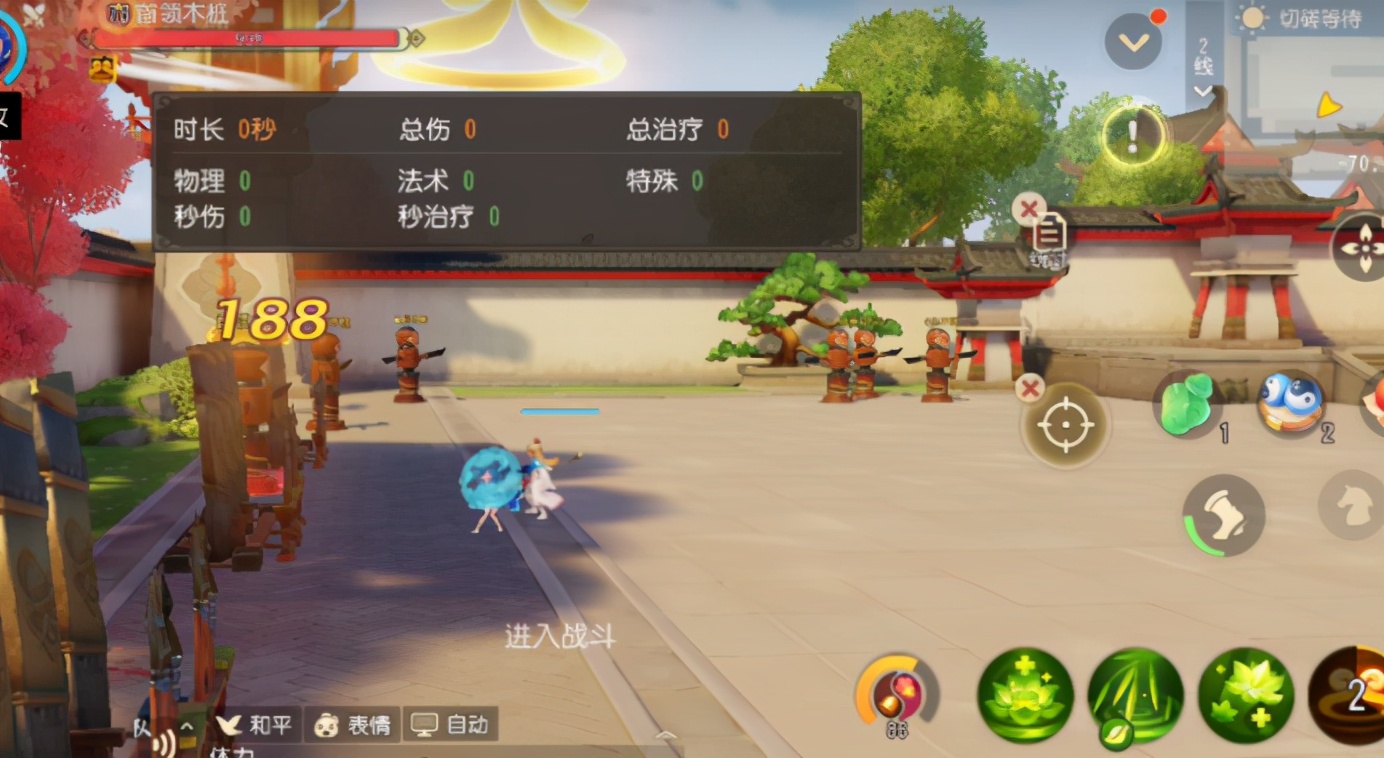This screenshot has width=1384, height=758.
Task: Tap the yin-yang energy orb button
Action: (x=896, y=692)
